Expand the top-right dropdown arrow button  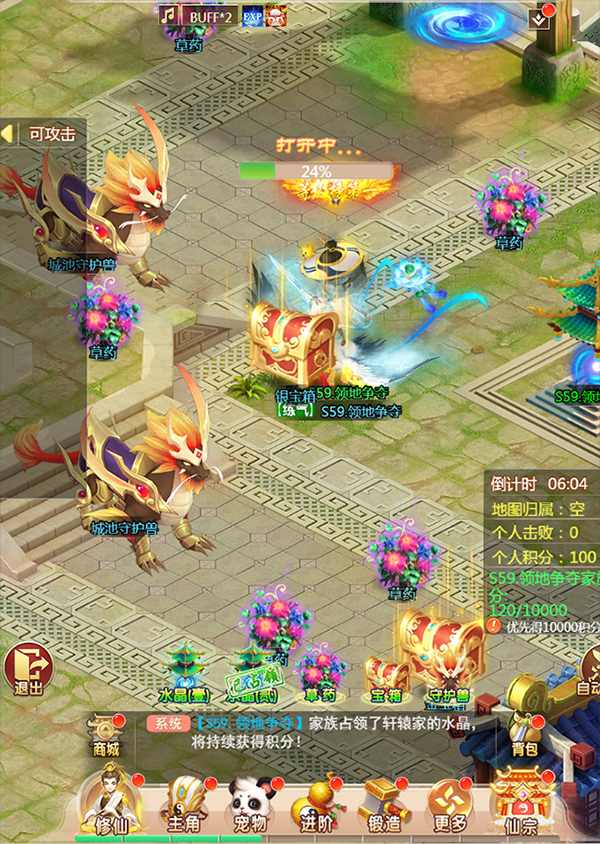click(x=543, y=15)
